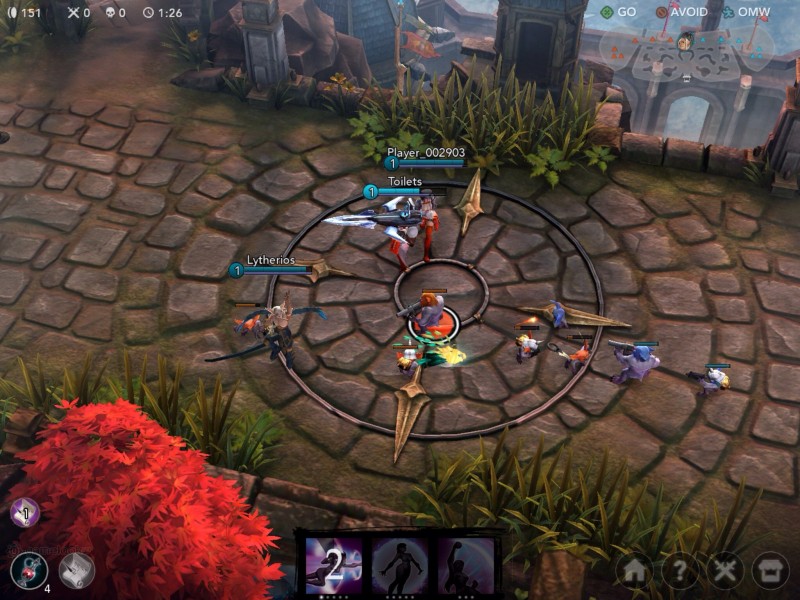Click the translucent lane minimap
This screenshot has height=600, width=800.
tap(686, 53)
